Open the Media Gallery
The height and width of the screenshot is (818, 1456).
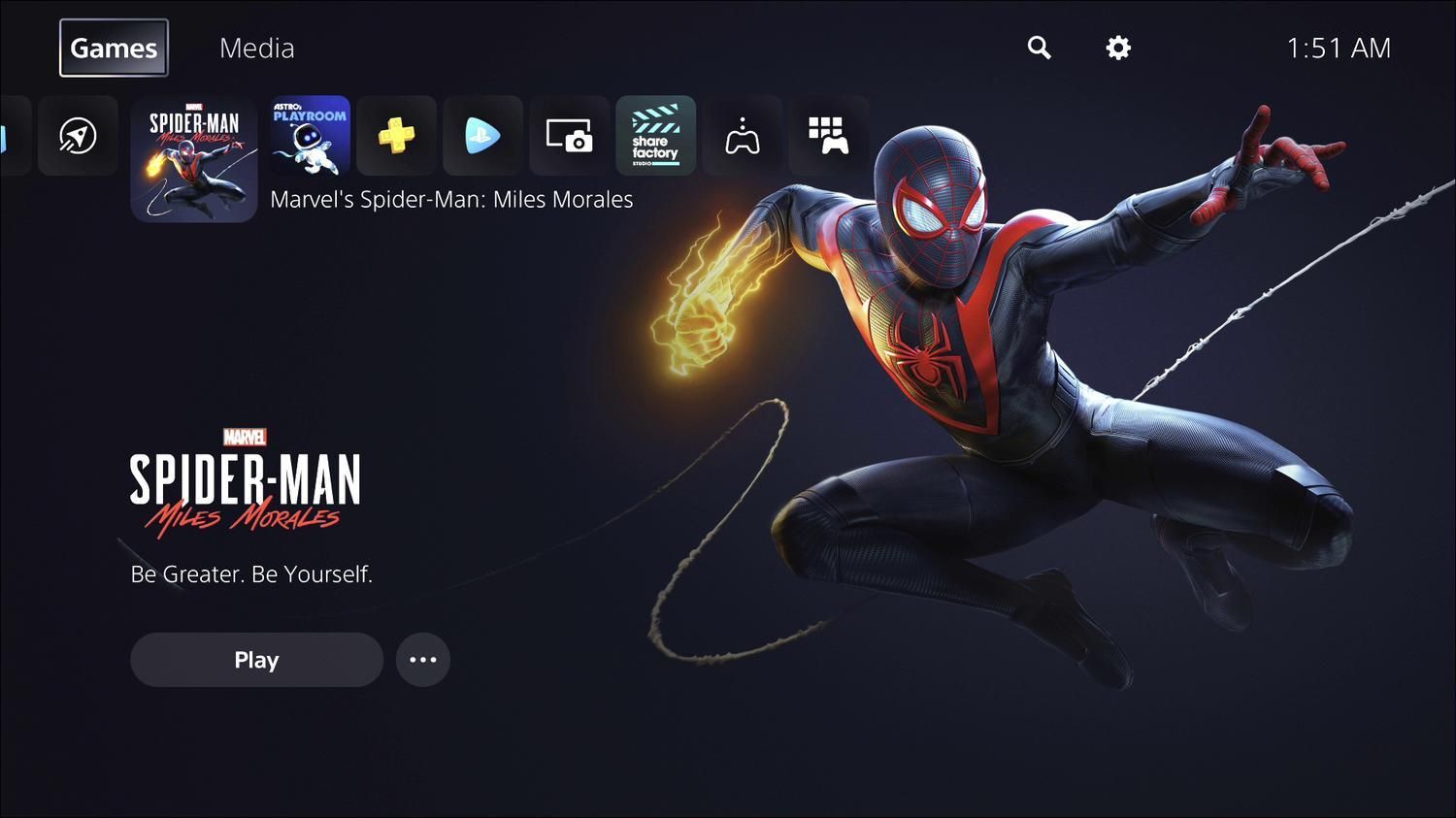point(569,136)
